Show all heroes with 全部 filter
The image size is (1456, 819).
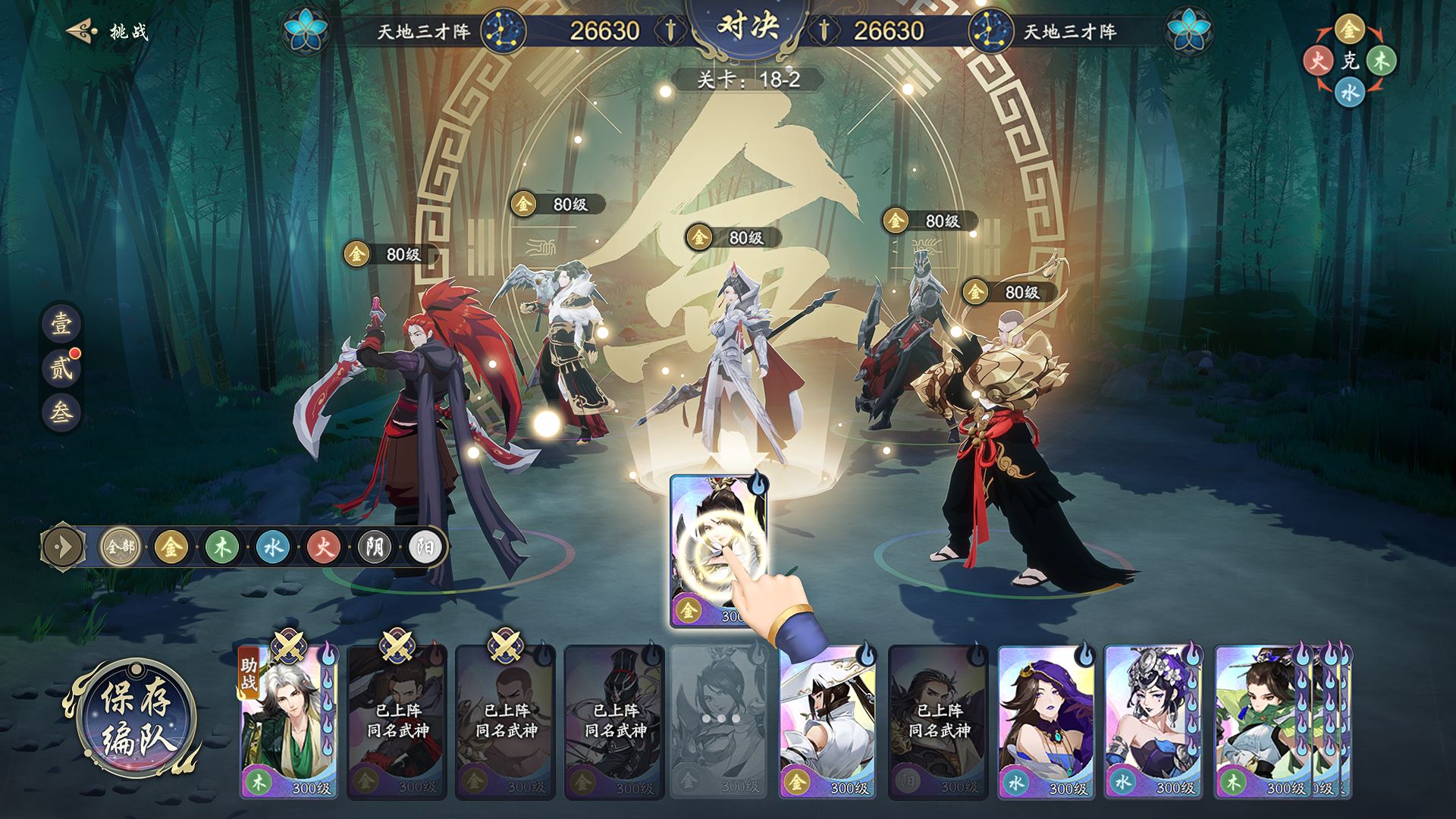(120, 547)
